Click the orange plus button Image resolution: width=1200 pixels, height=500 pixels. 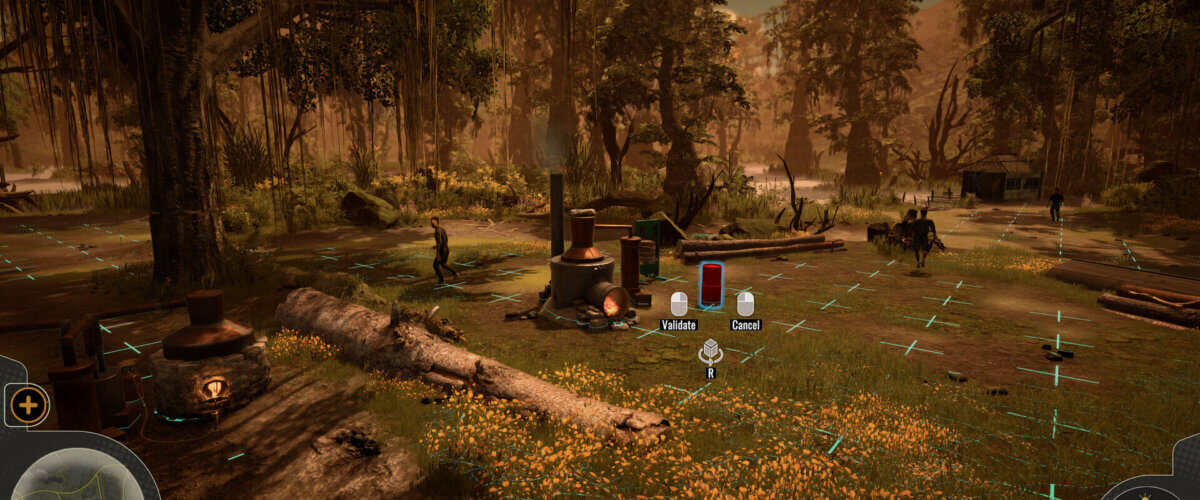point(28,405)
